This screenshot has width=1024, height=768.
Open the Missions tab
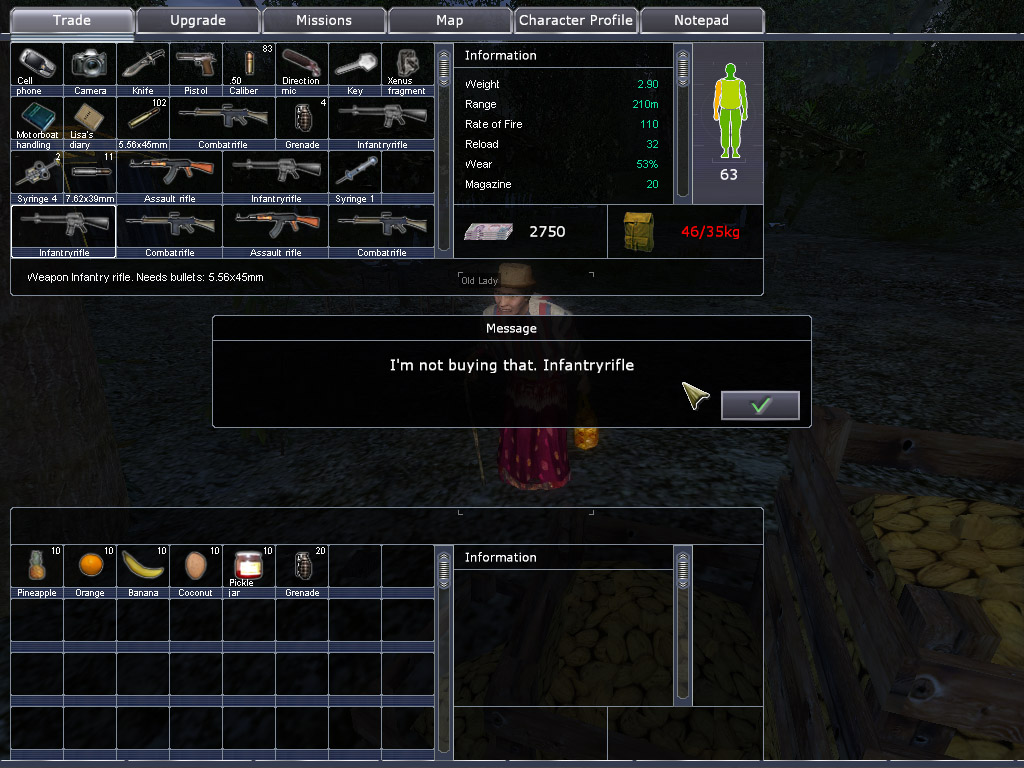(324, 20)
